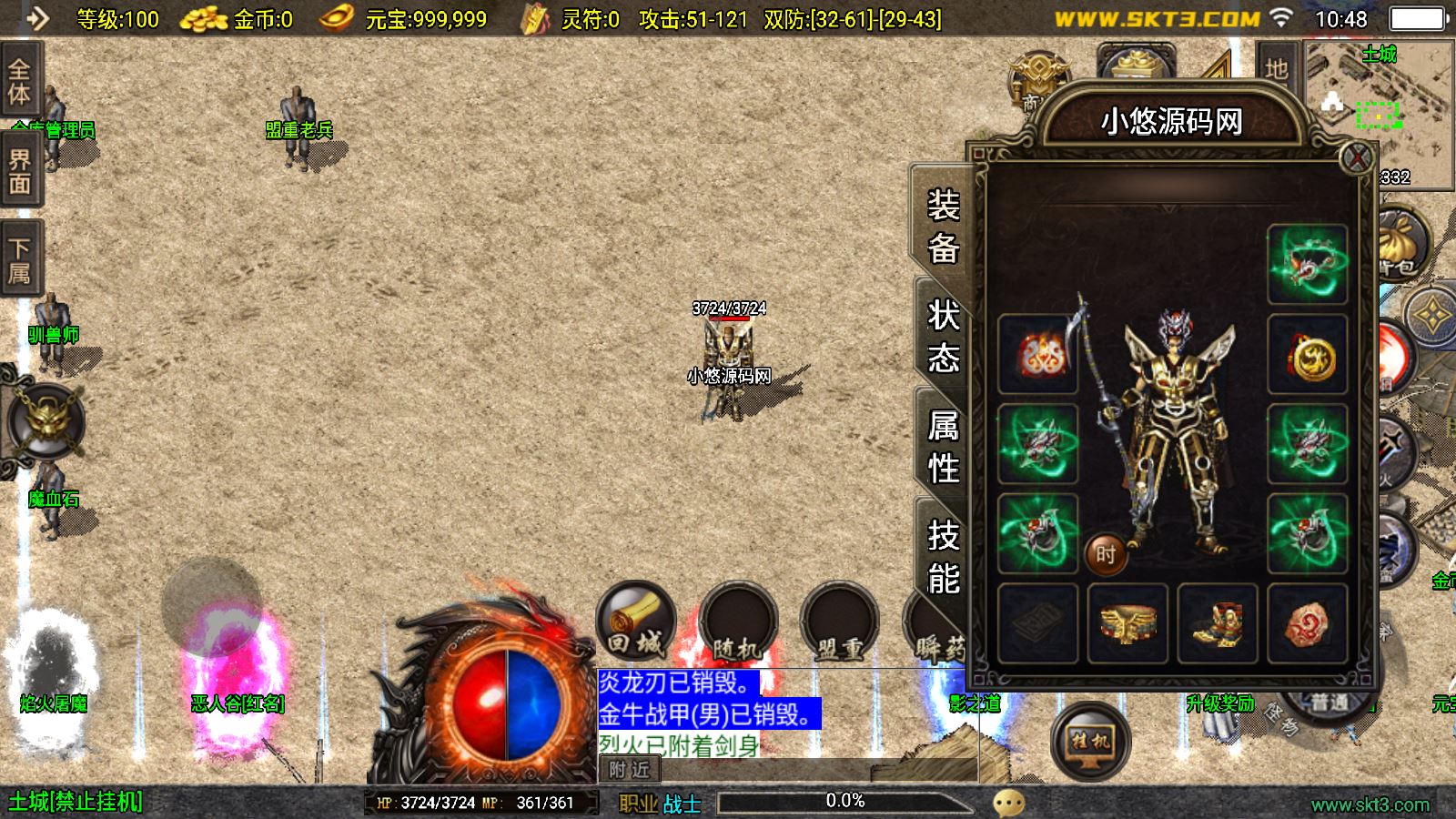Image resolution: width=1456 pixels, height=819 pixels.
Task: Use the 回城 return-to-town scroll
Action: point(635,623)
